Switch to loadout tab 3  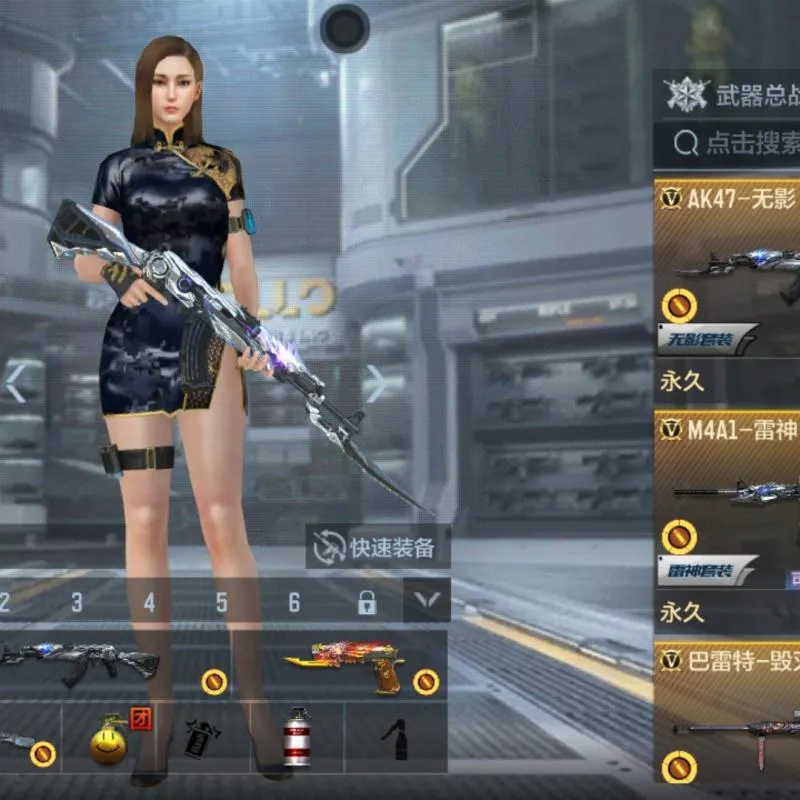(x=77, y=602)
